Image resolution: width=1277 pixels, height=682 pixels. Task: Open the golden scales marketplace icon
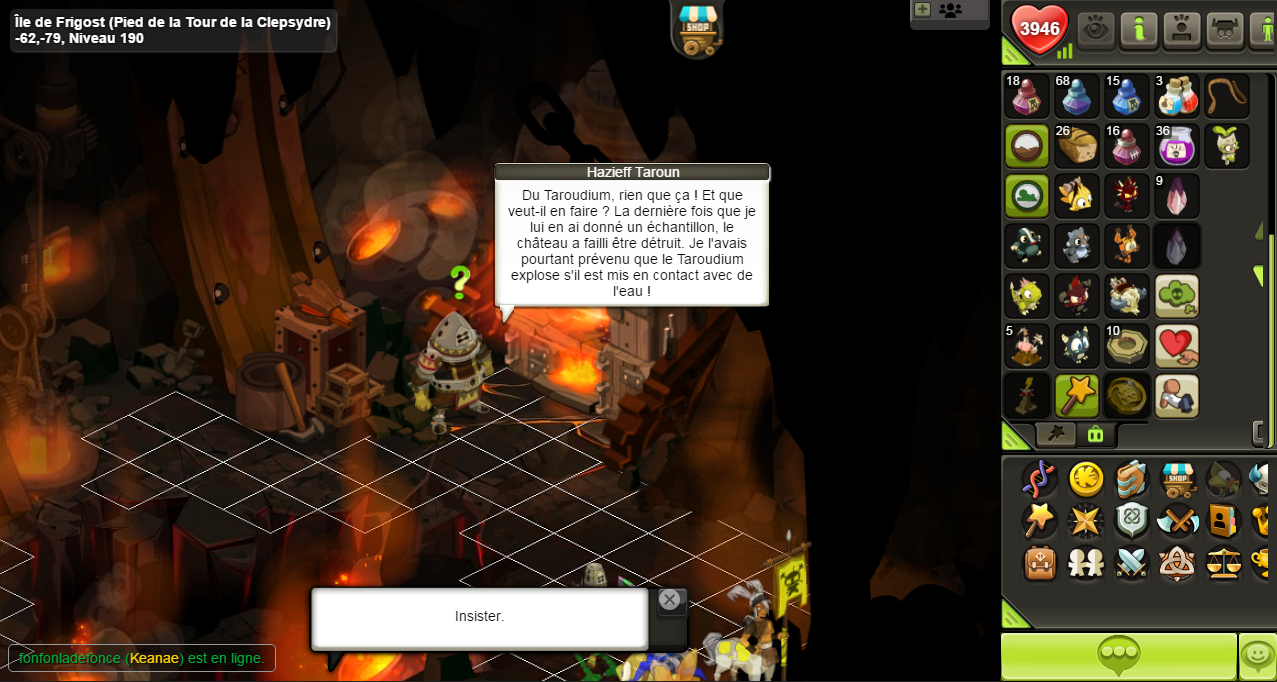click(x=1222, y=563)
